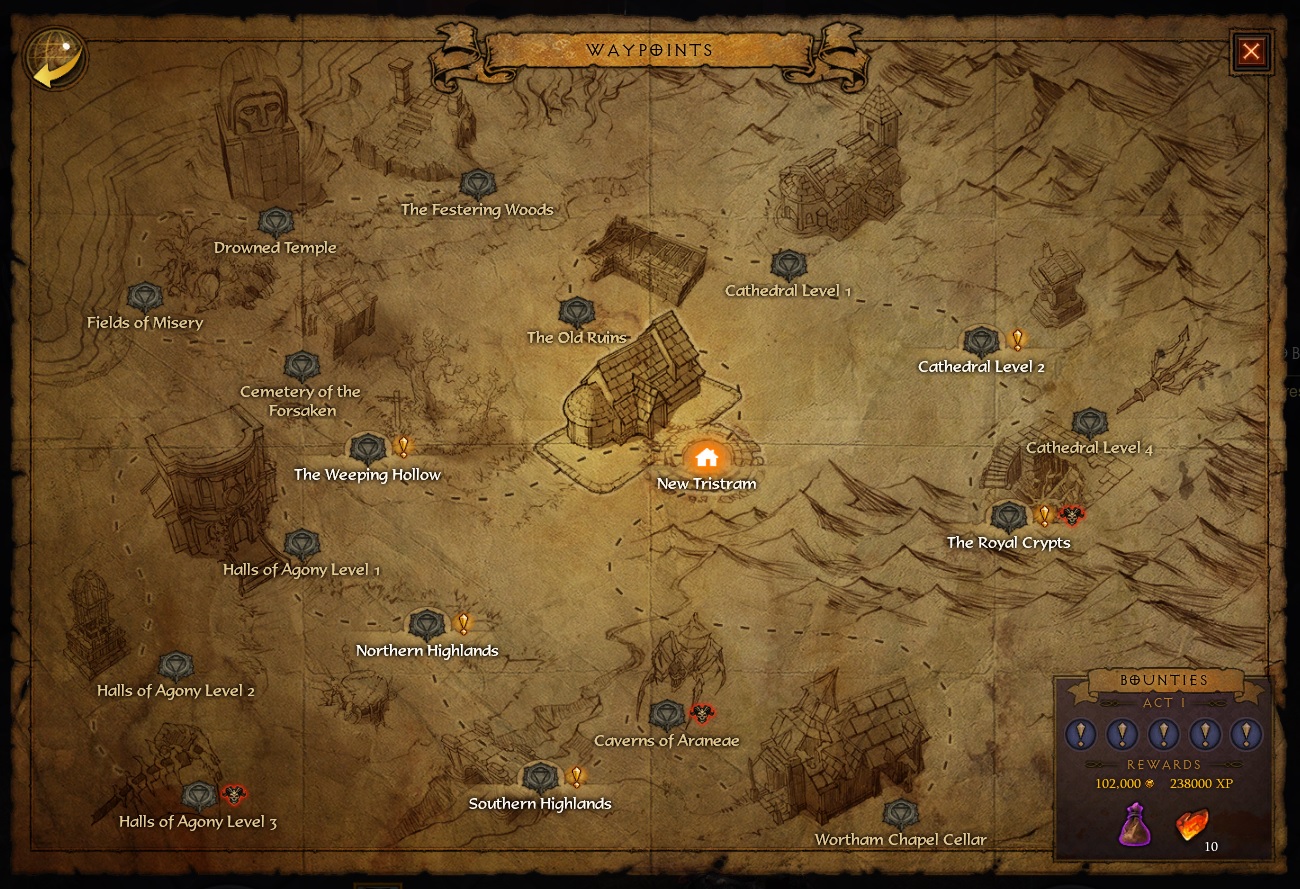This screenshot has width=1300, height=889.
Task: Select Cathedral Level 1 waypoint
Action: 788,266
